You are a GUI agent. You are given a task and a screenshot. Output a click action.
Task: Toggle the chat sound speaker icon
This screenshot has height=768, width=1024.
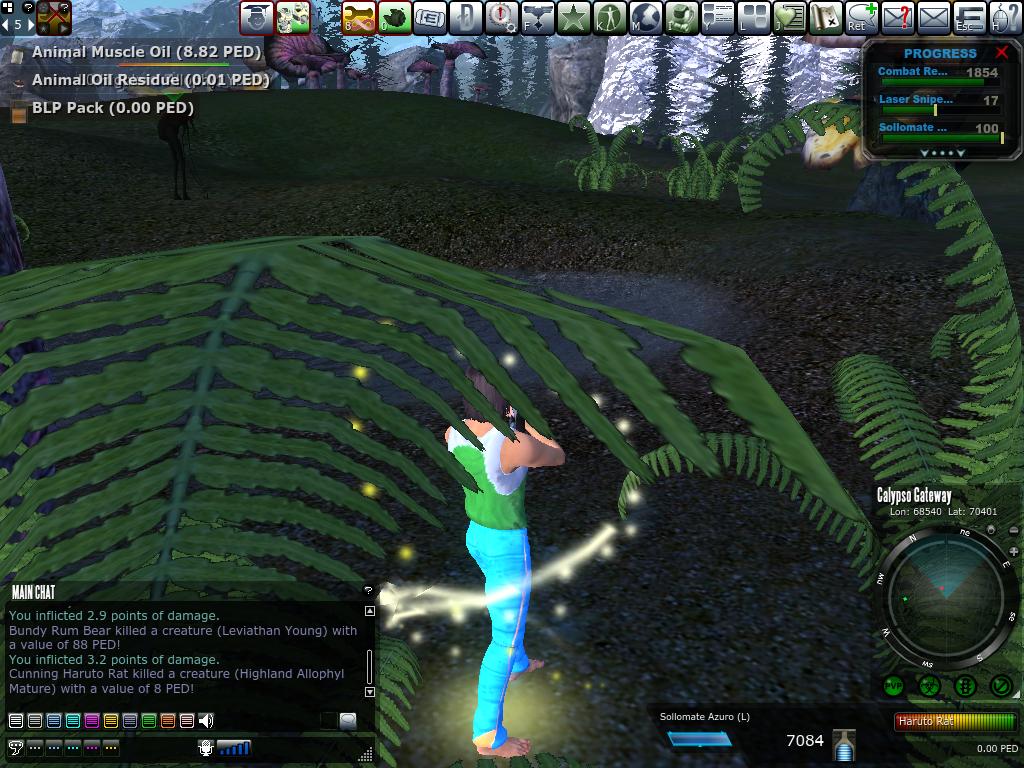click(206, 721)
